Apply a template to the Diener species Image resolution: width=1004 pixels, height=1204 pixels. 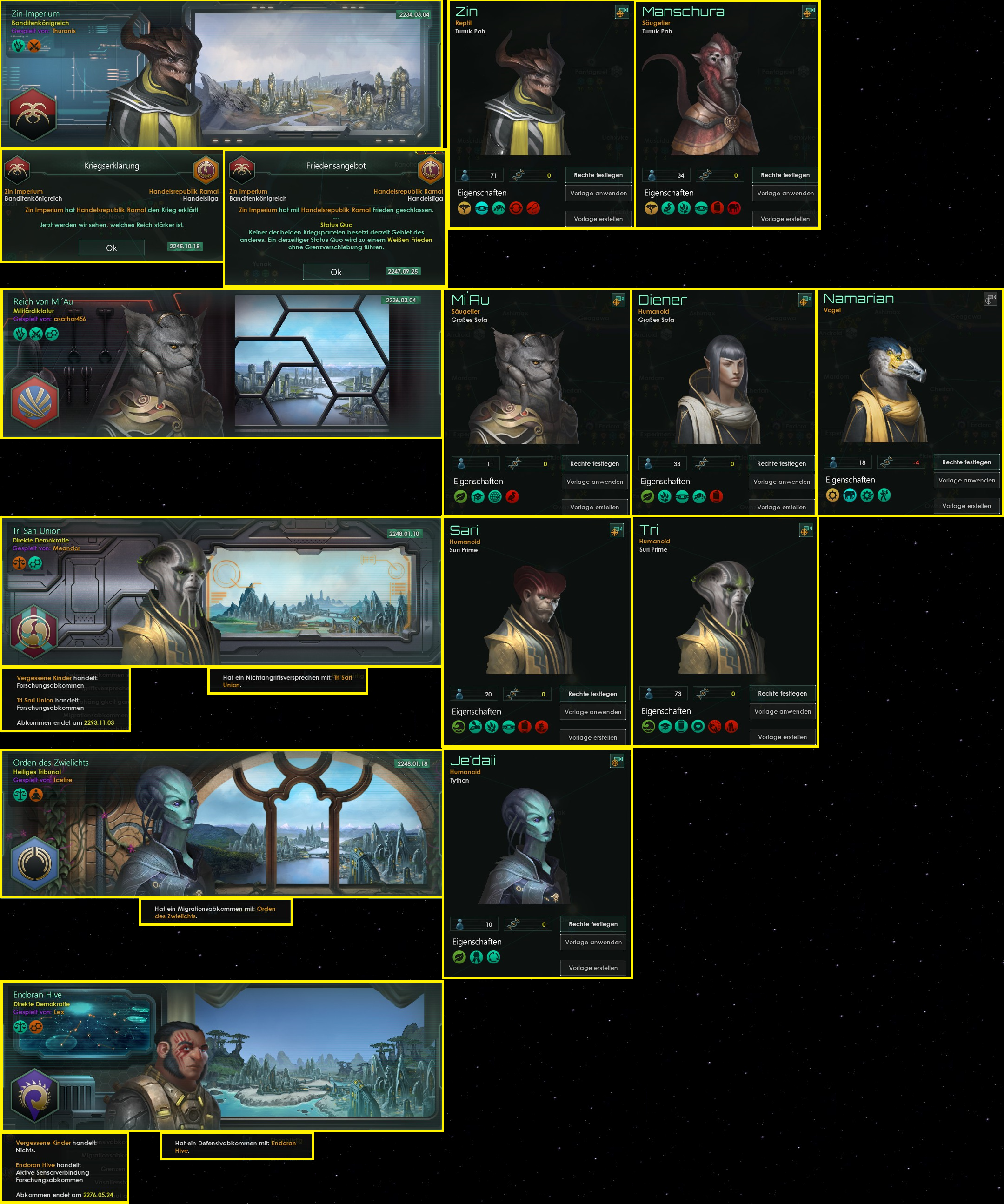[x=781, y=482]
